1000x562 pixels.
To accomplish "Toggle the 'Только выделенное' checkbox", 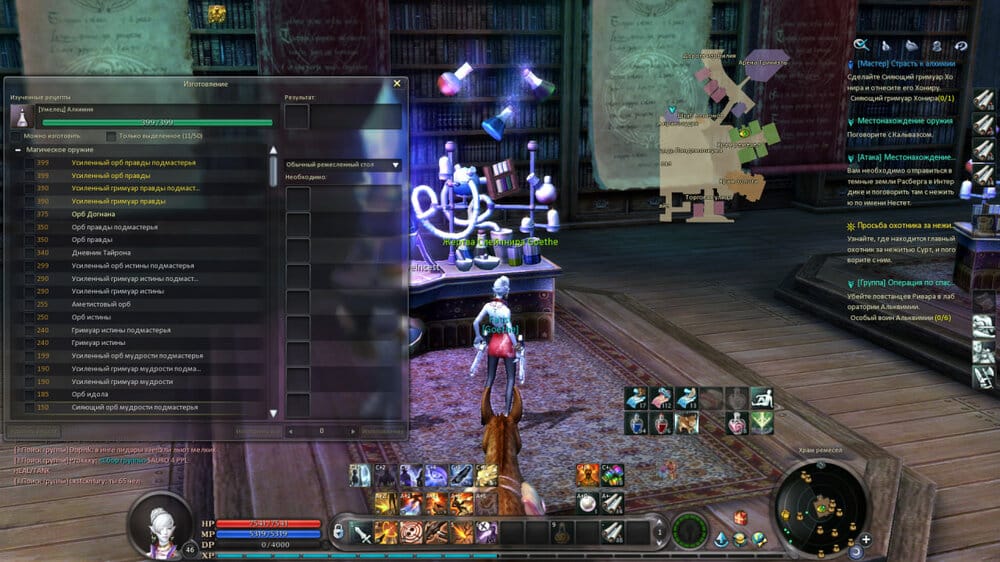I will 110,135.
